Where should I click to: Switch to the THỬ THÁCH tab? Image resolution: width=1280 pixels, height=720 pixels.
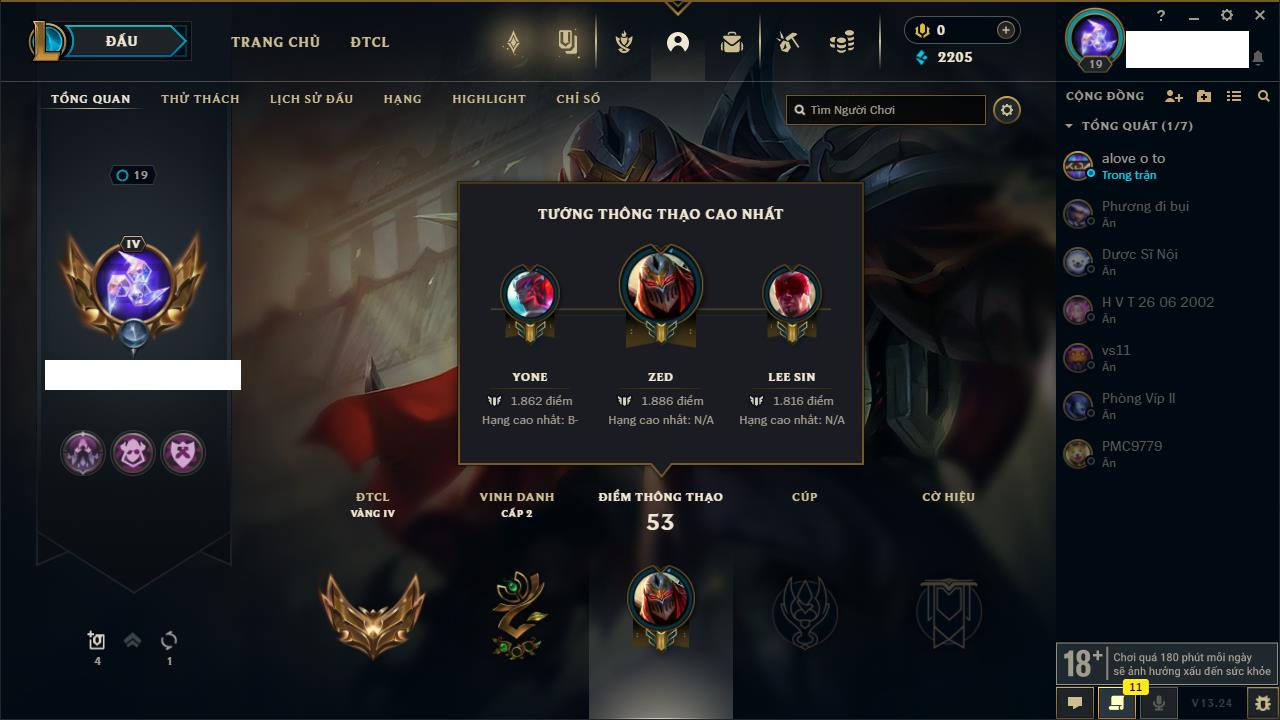coord(200,99)
